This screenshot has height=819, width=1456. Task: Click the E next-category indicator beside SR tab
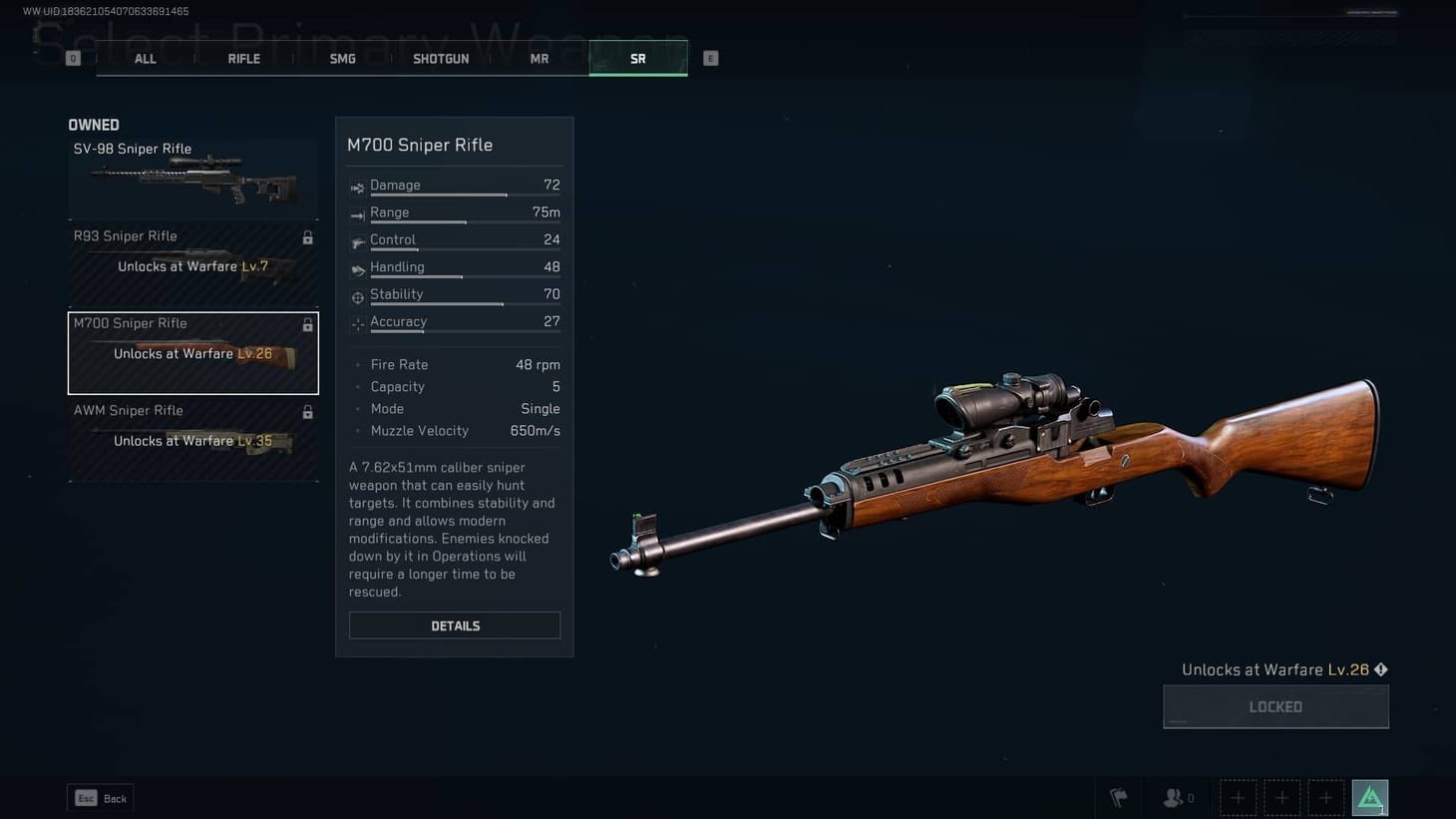click(x=710, y=58)
